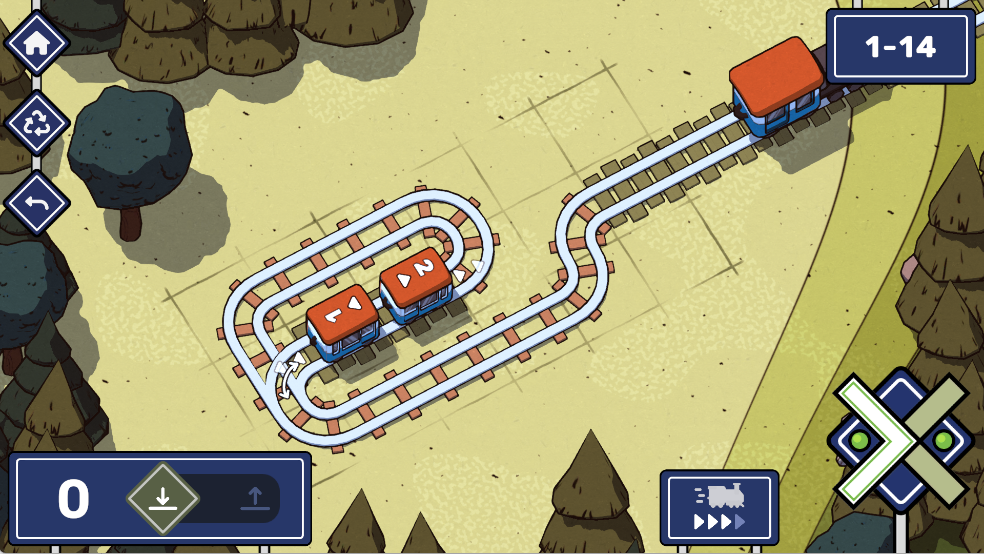Start the train with speed button

click(719, 507)
